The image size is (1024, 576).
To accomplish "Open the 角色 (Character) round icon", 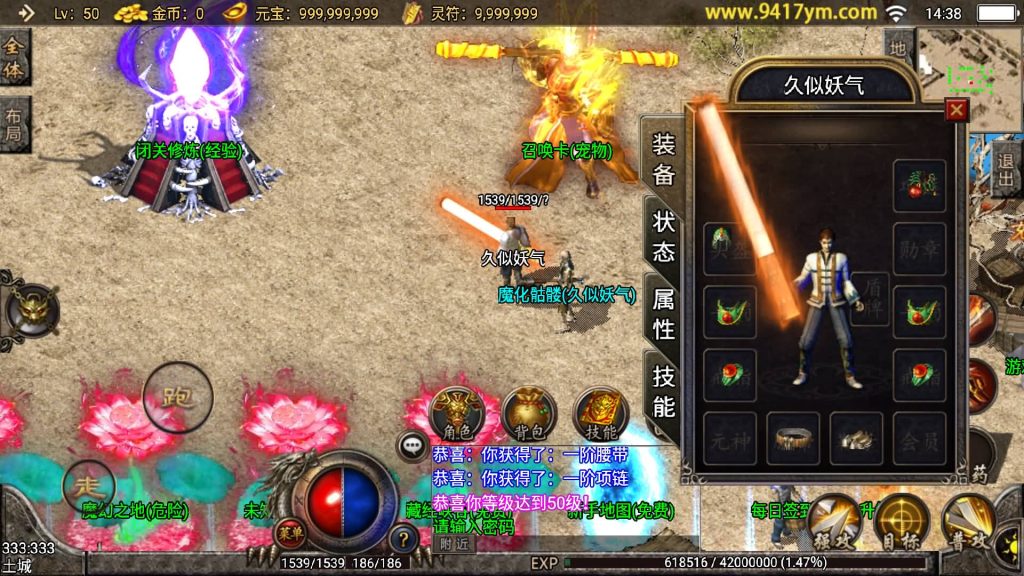I will tap(457, 412).
